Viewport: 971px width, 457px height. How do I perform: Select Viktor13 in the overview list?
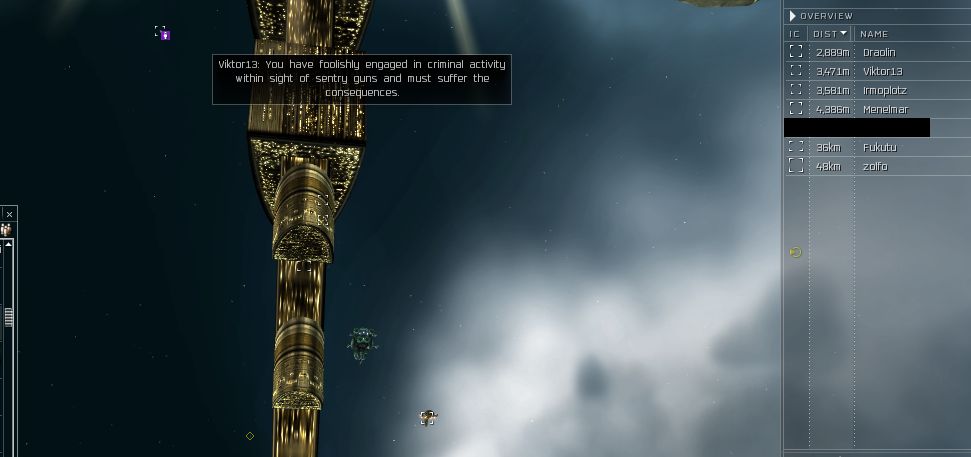coord(882,71)
